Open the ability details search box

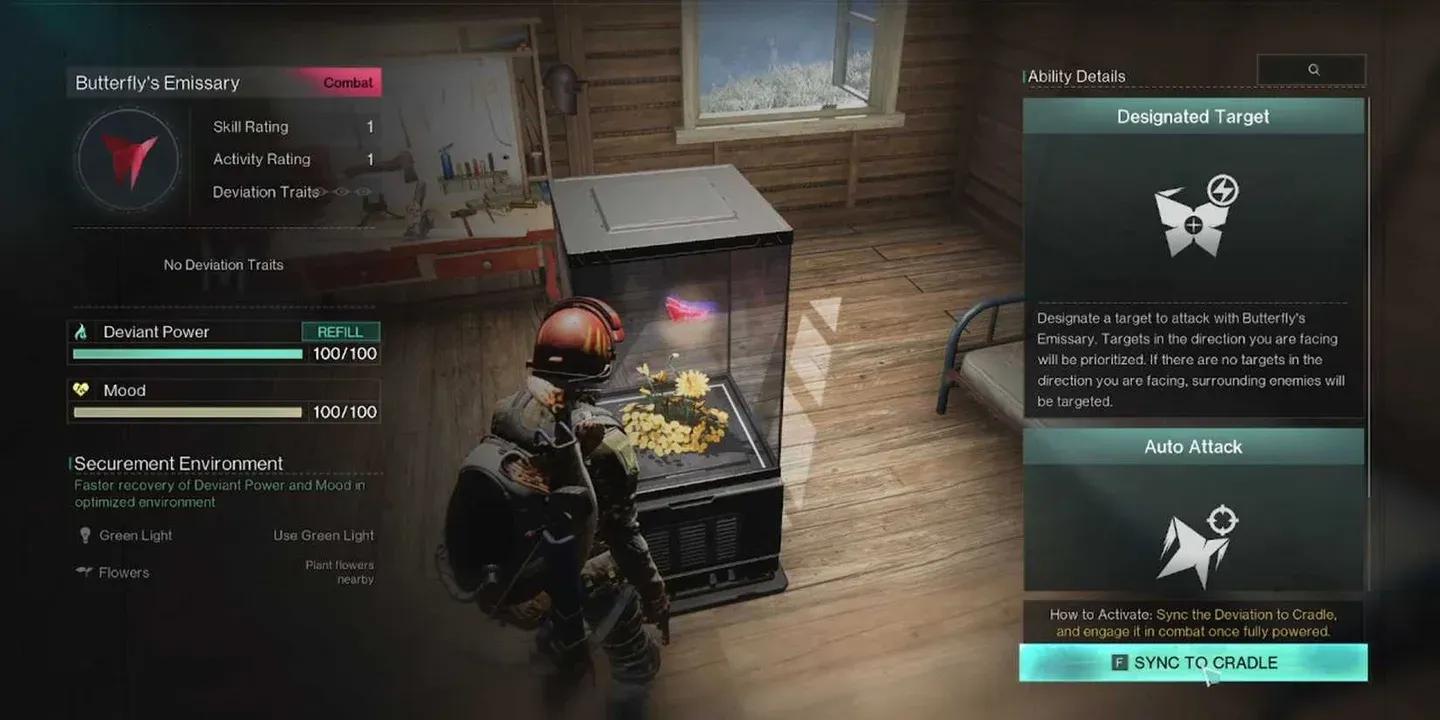point(1311,70)
